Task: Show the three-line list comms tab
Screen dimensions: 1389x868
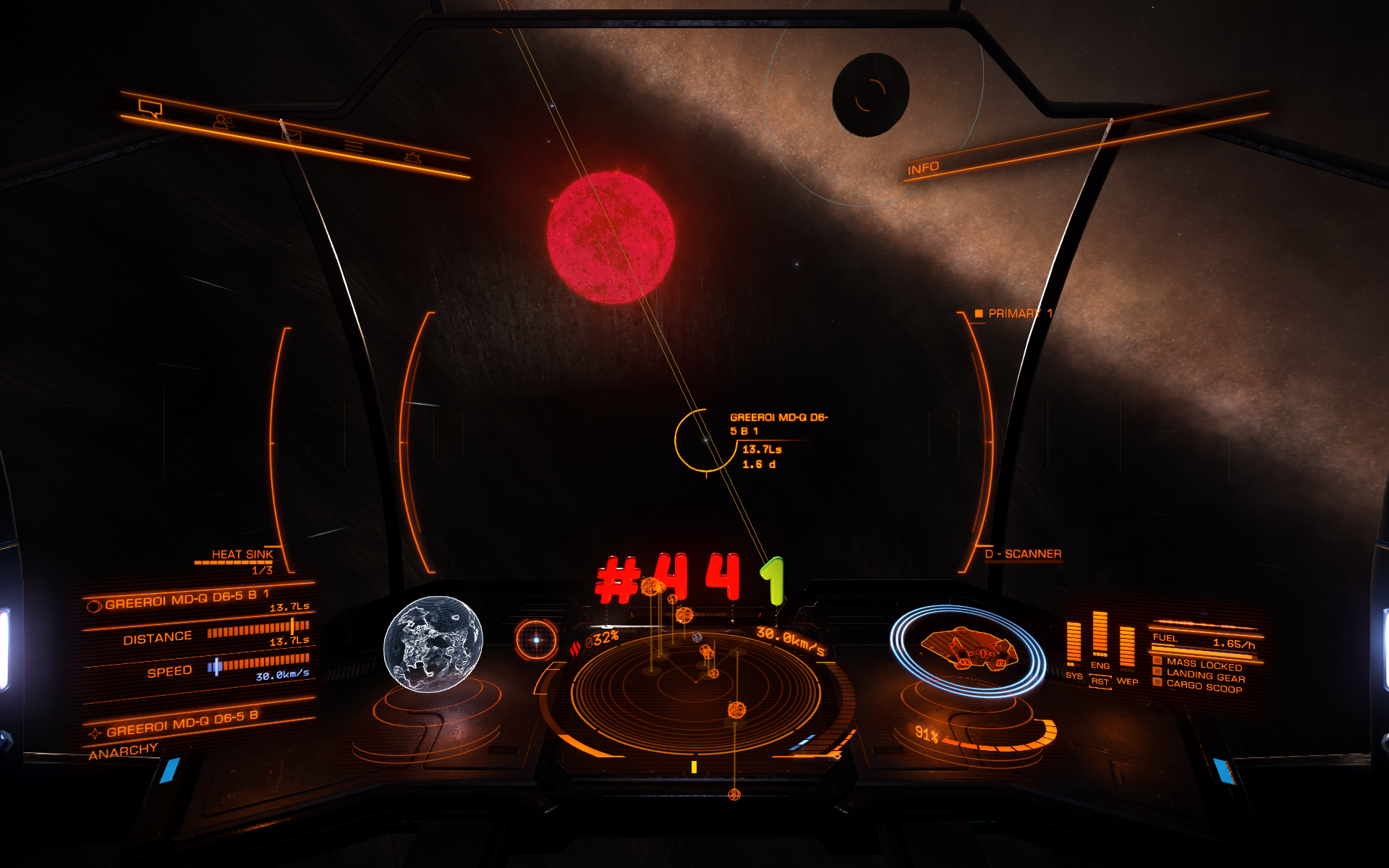Action: pos(354,146)
